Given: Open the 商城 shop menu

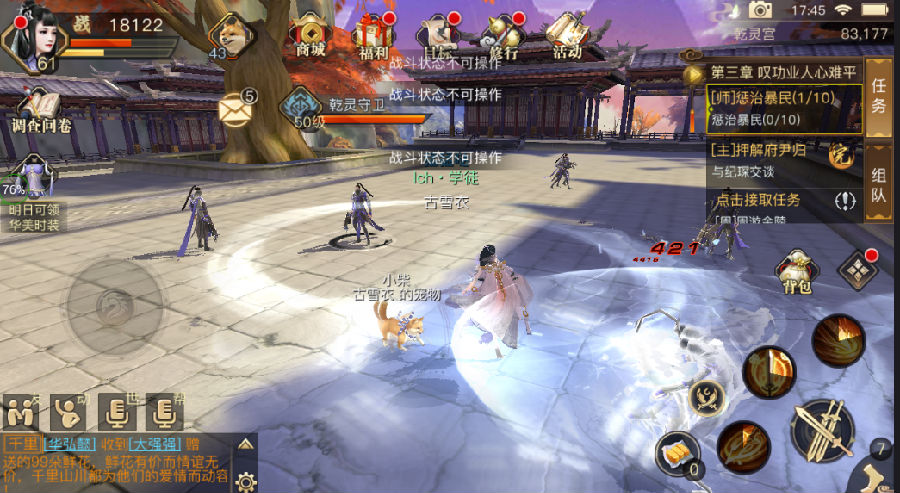Looking at the screenshot, I should (310, 35).
